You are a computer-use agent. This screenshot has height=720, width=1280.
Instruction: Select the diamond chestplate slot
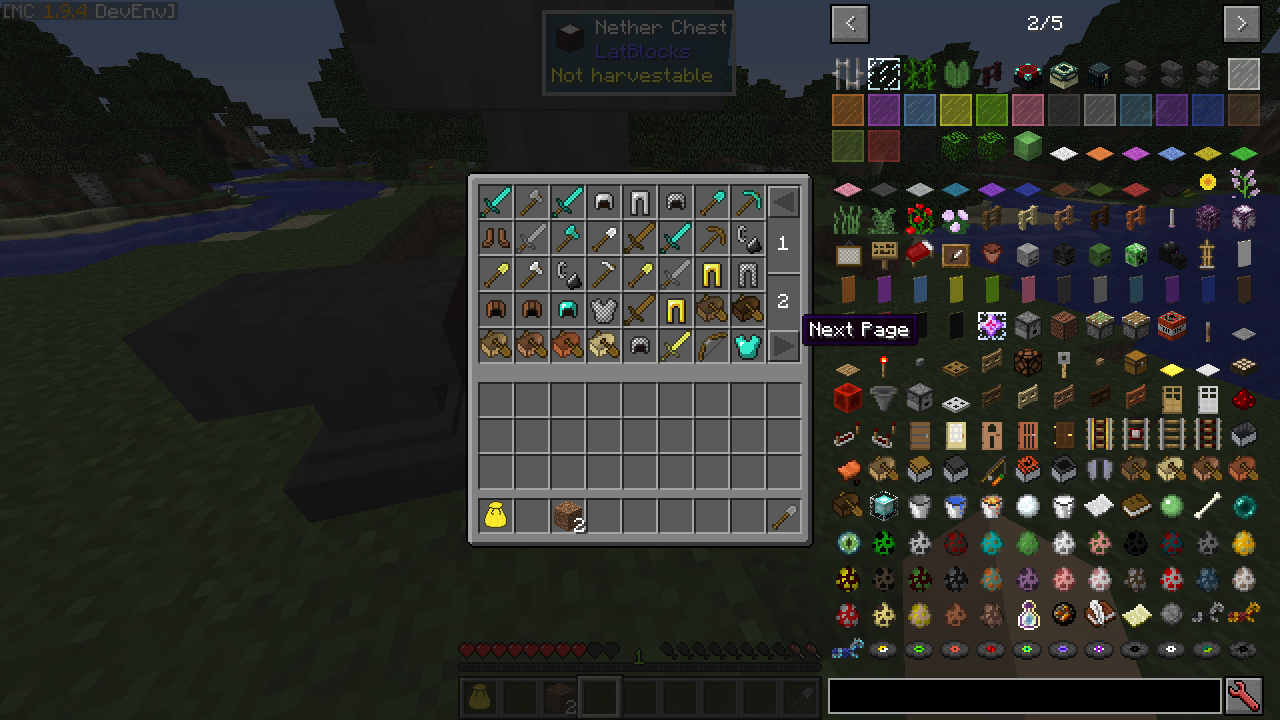[x=746, y=346]
